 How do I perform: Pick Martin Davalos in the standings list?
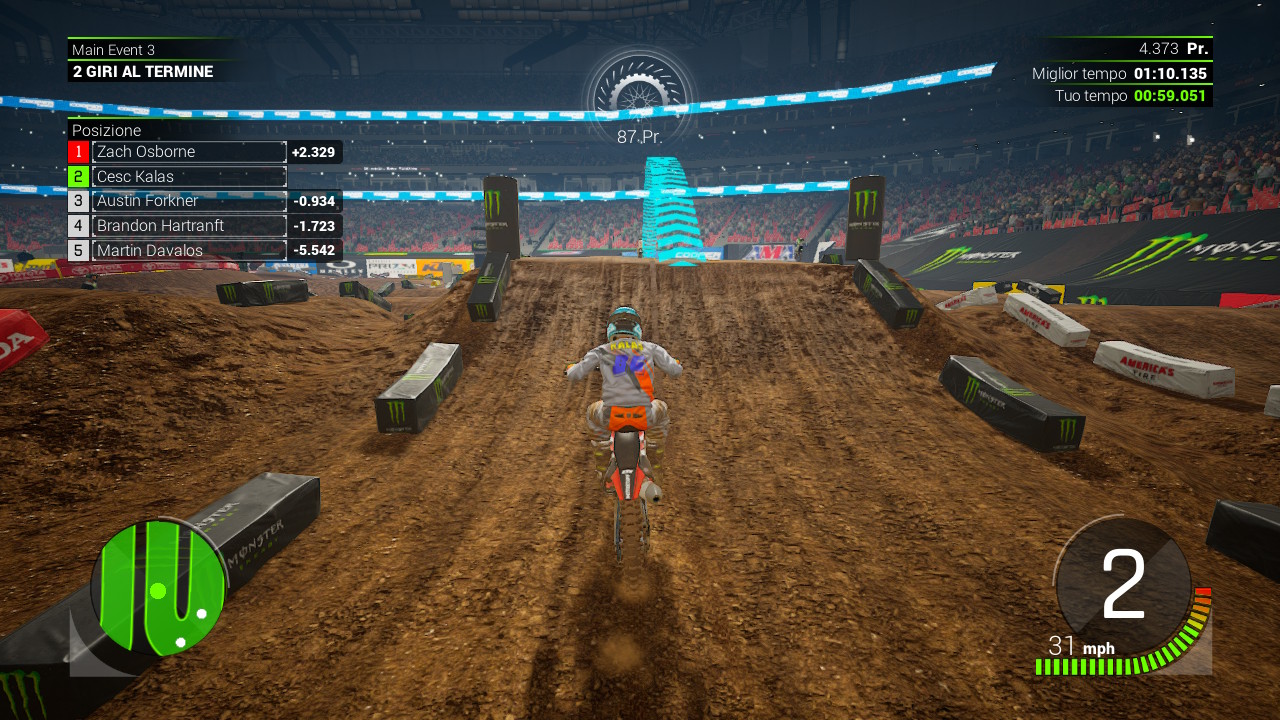(189, 251)
